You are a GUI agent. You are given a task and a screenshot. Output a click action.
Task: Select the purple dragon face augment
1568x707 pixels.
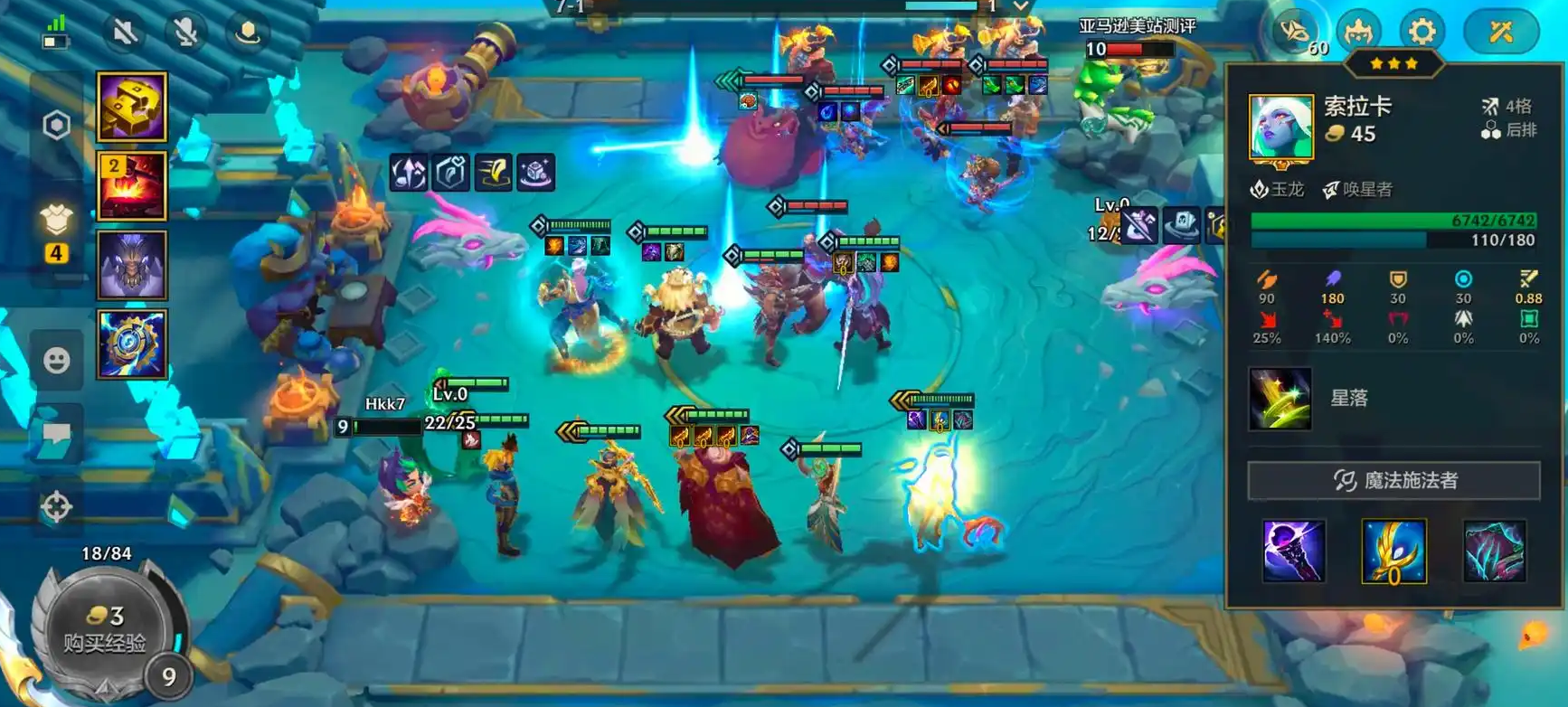click(132, 265)
